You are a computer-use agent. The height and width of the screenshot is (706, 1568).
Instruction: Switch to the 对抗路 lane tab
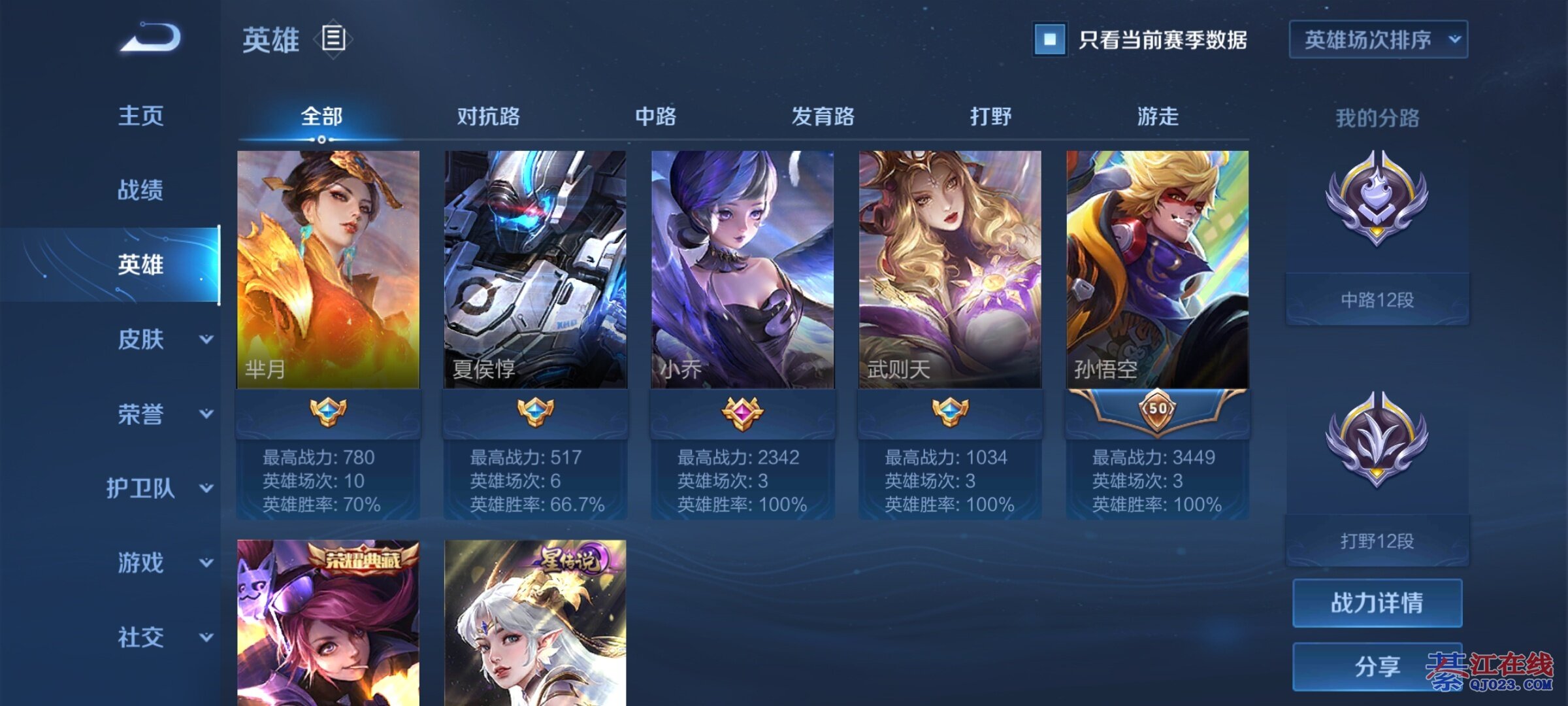488,117
